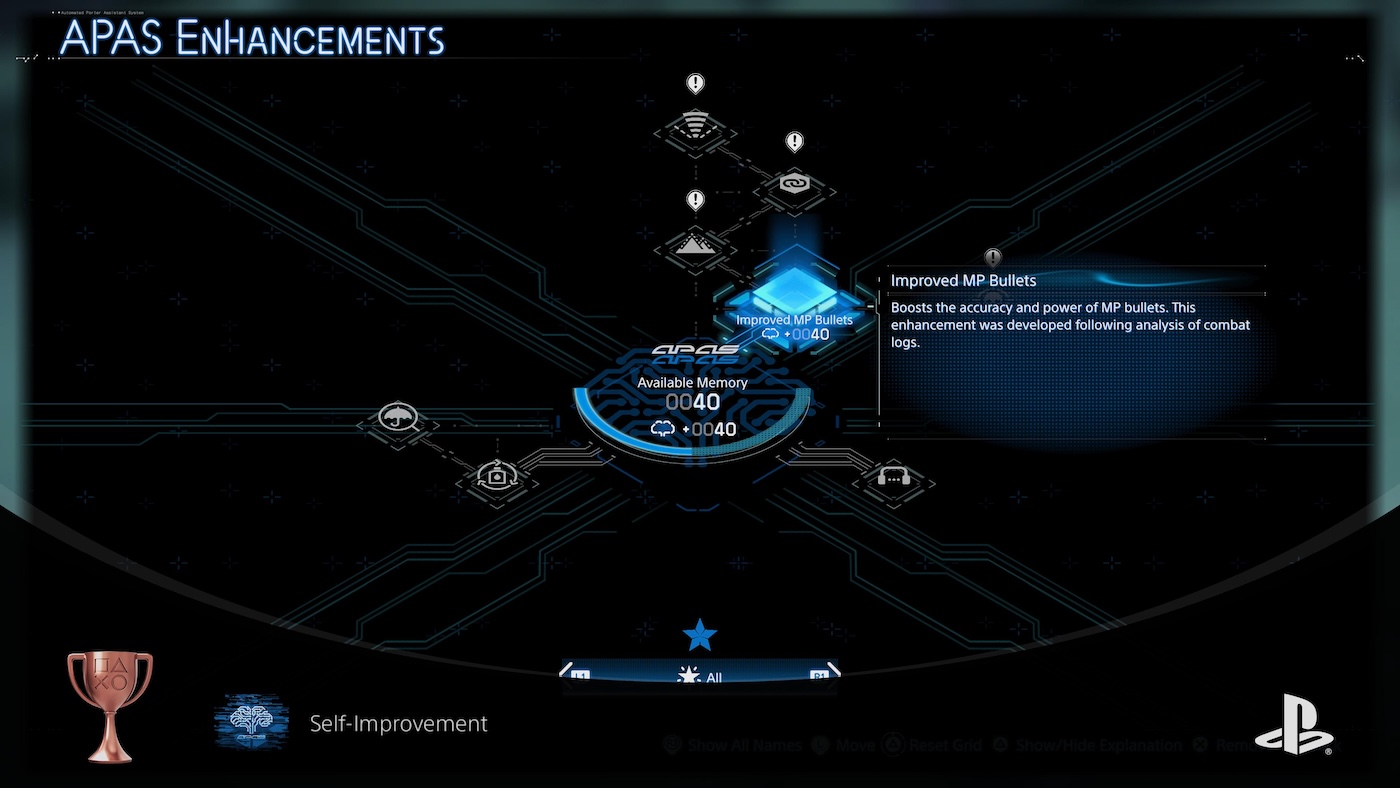
Task: Switch to the All category filter
Action: pyautogui.click(x=700, y=677)
